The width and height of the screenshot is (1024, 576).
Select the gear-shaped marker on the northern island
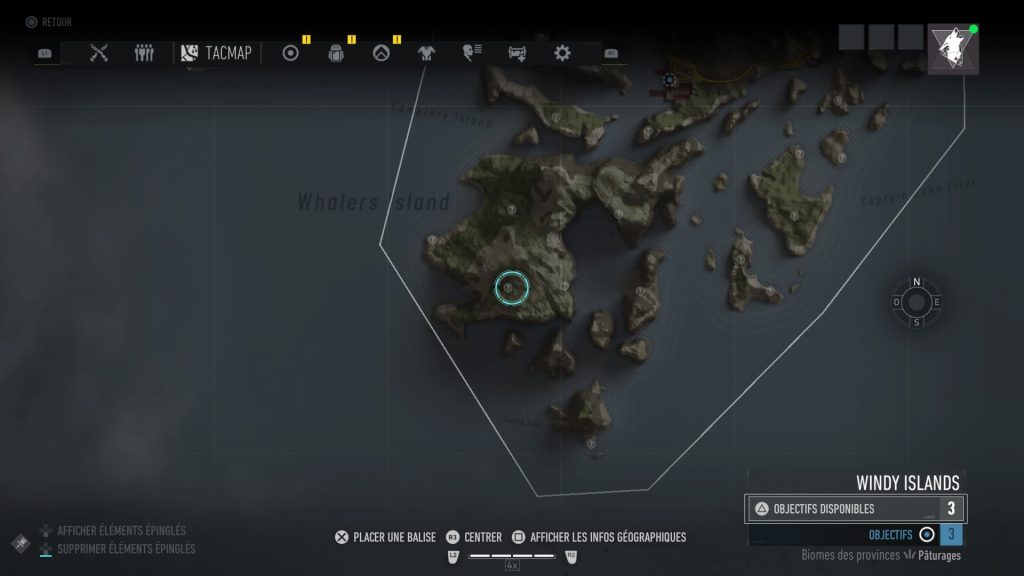tap(670, 80)
